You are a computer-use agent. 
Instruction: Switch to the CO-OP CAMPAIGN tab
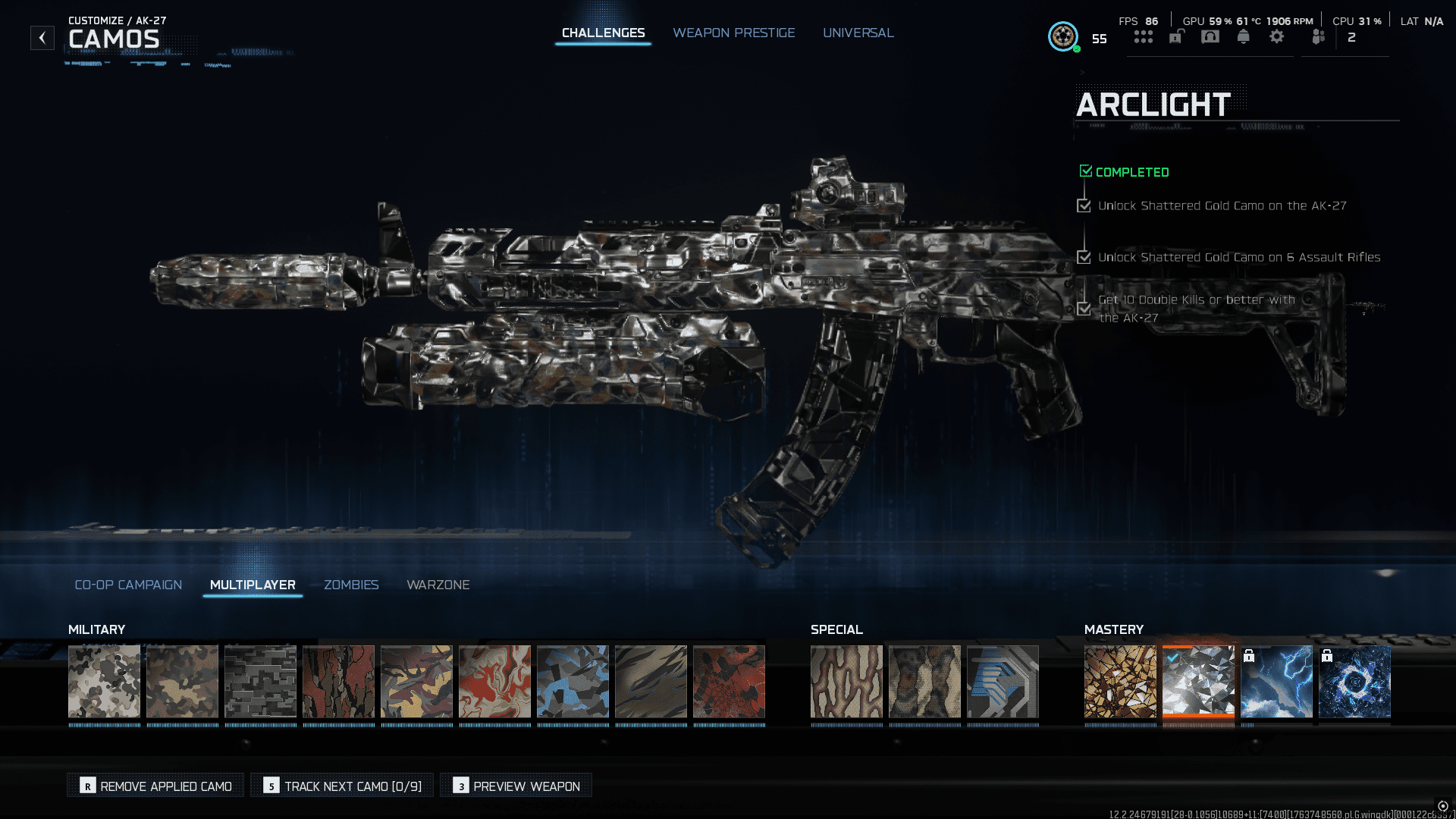point(127,585)
